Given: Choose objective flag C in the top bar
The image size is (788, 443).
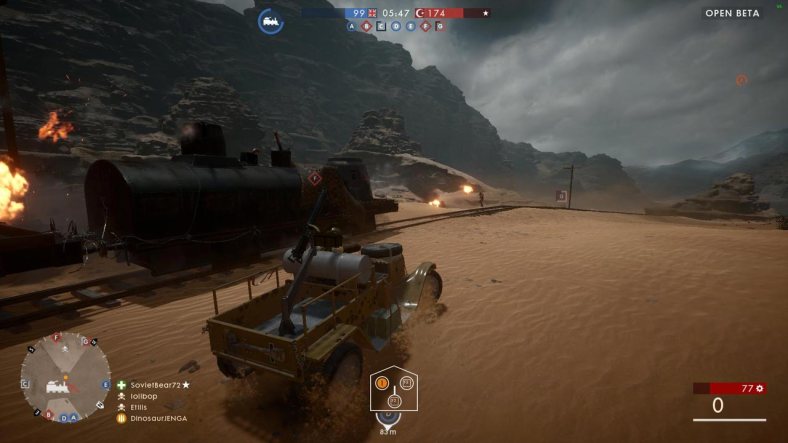Looking at the screenshot, I should (x=381, y=27).
